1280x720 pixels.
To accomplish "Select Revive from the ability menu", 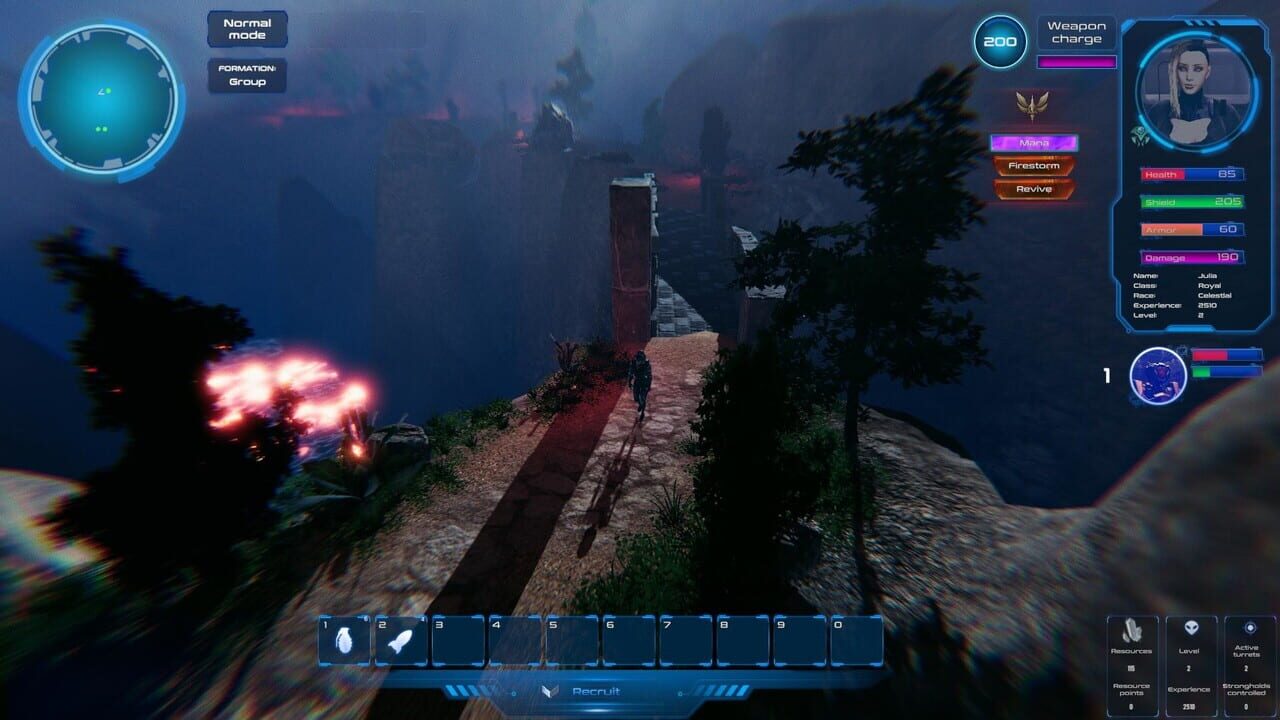I will coord(1034,189).
